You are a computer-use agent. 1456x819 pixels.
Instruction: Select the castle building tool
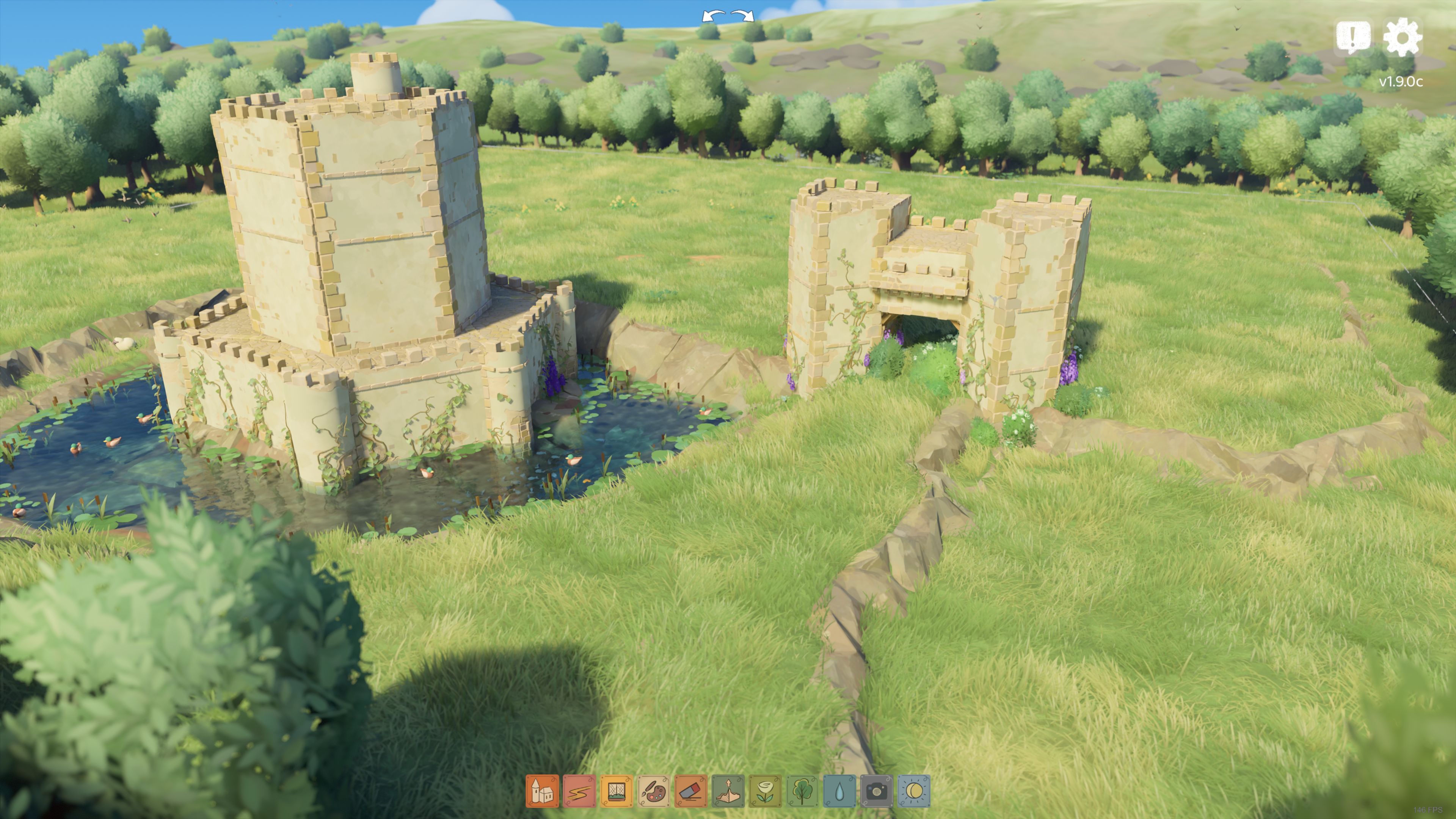[542, 790]
